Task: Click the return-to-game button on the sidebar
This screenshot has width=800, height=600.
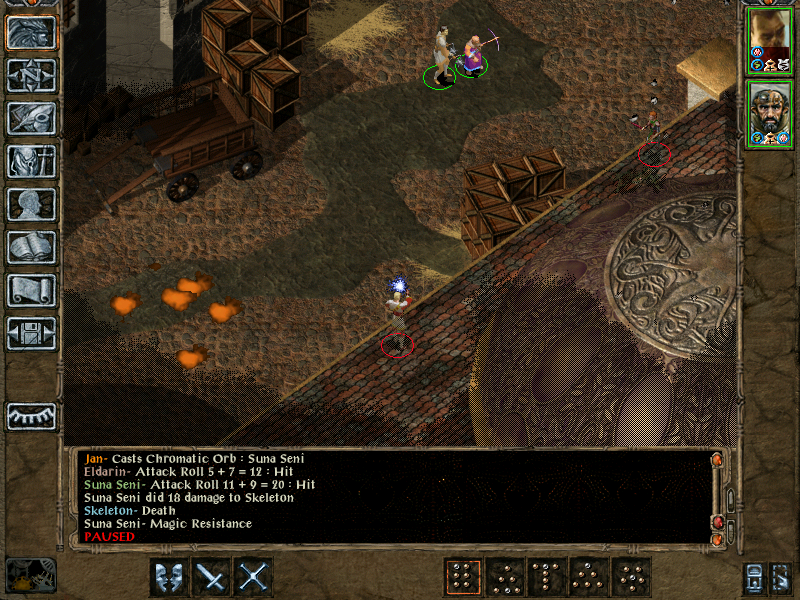Action: pyautogui.click(x=31, y=32)
